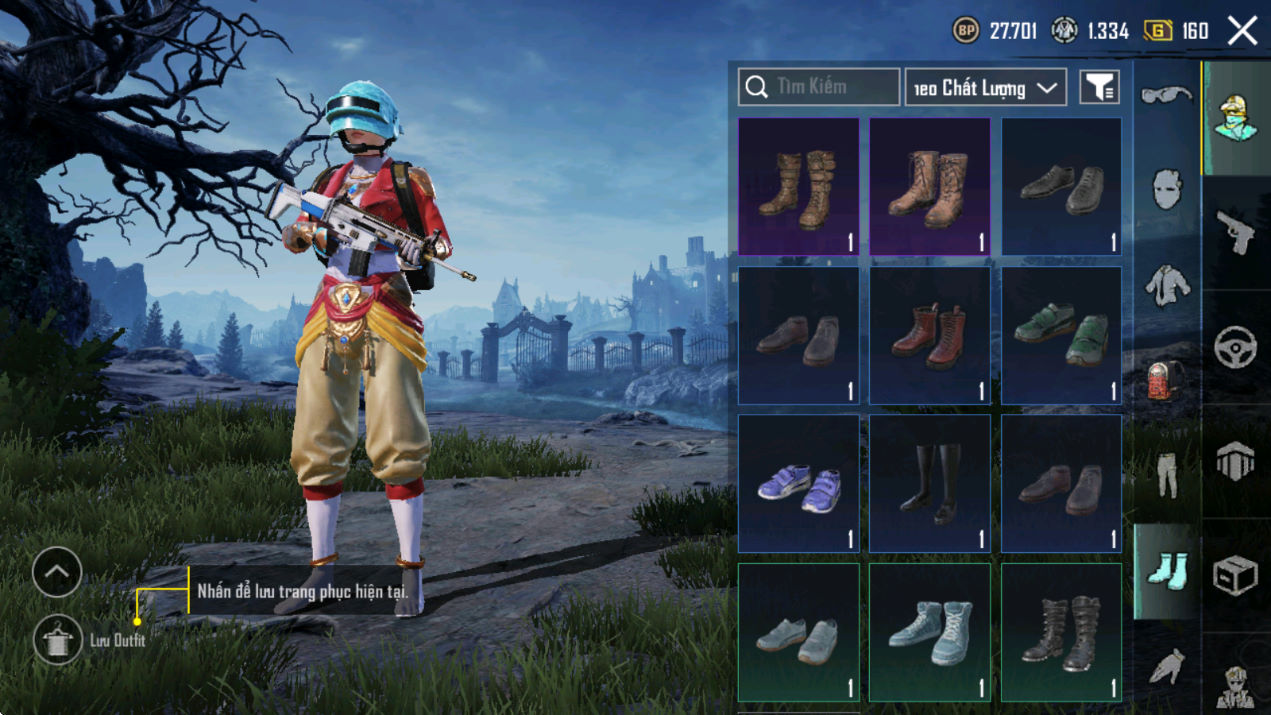This screenshot has height=715, width=1271.
Task: Open the crate box tab
Action: [1236, 575]
